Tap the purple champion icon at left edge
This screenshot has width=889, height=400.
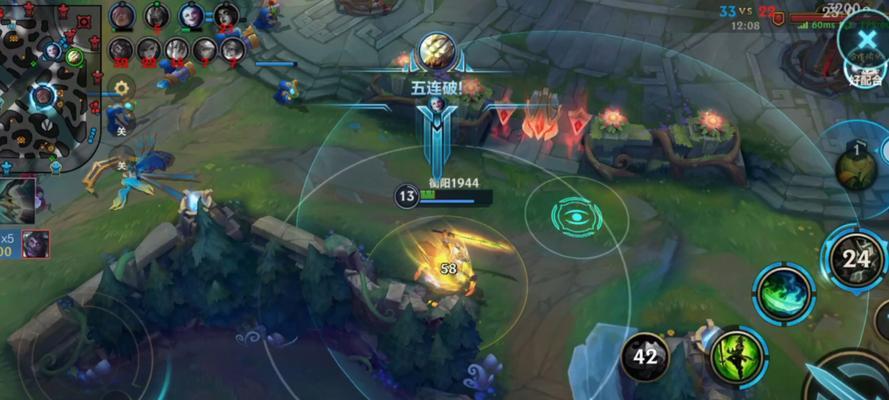tap(36, 243)
